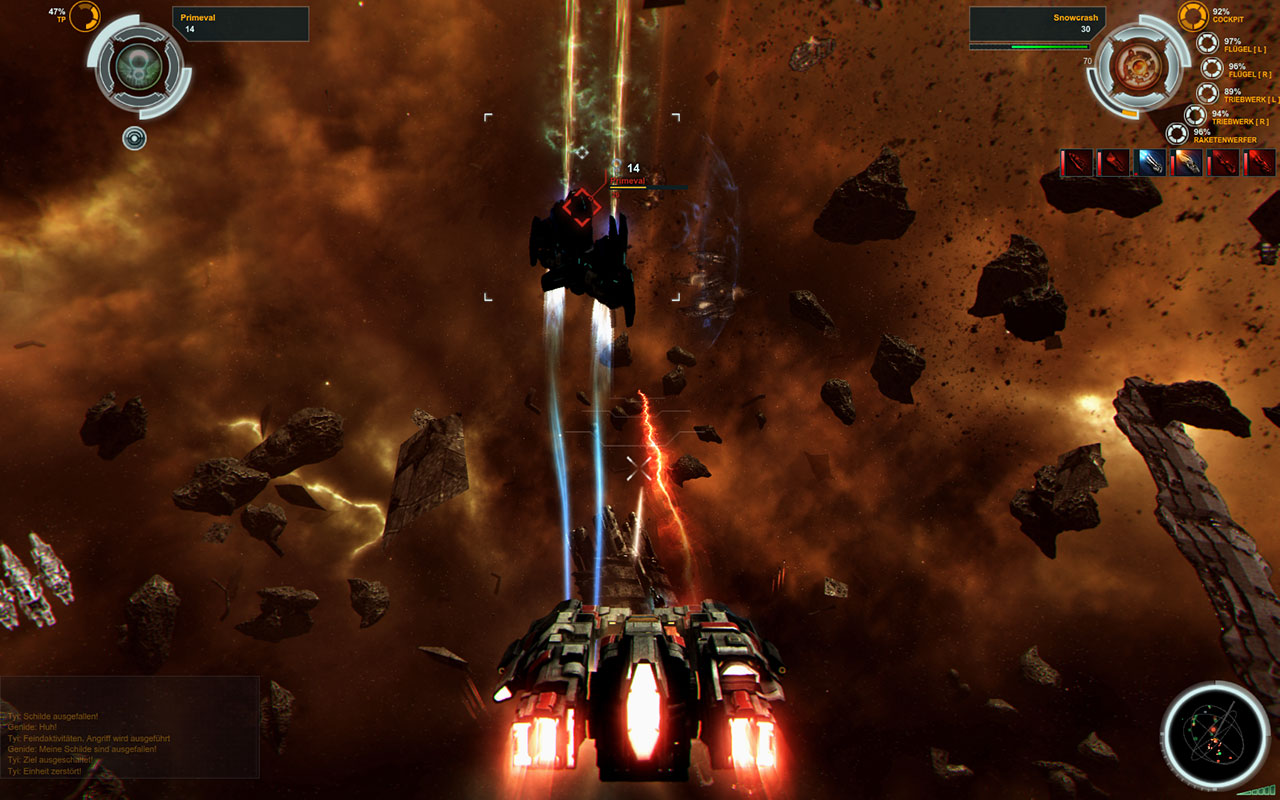Select chat line 'Genide: Huh!'

pos(33,727)
